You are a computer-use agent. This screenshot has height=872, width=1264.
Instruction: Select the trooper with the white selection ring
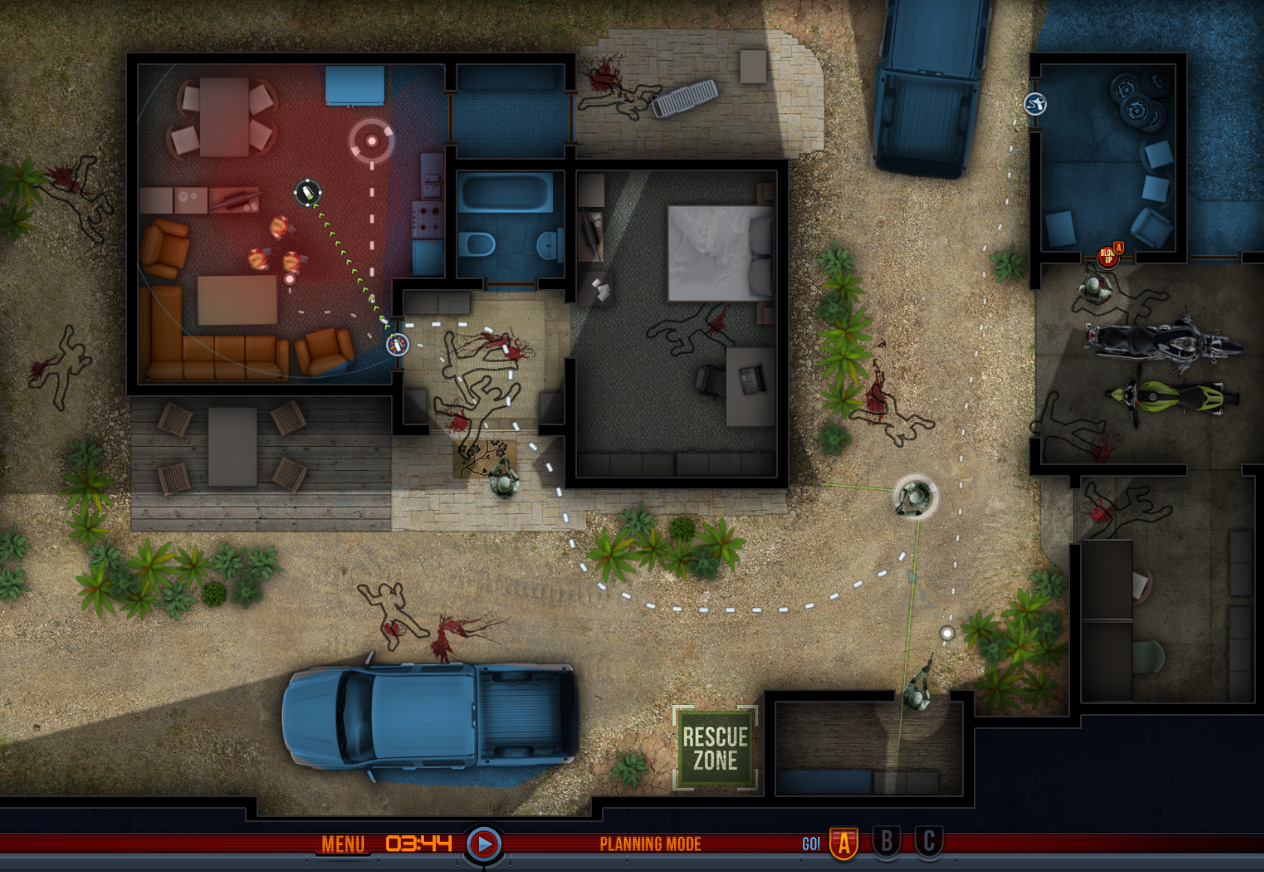[x=914, y=497]
